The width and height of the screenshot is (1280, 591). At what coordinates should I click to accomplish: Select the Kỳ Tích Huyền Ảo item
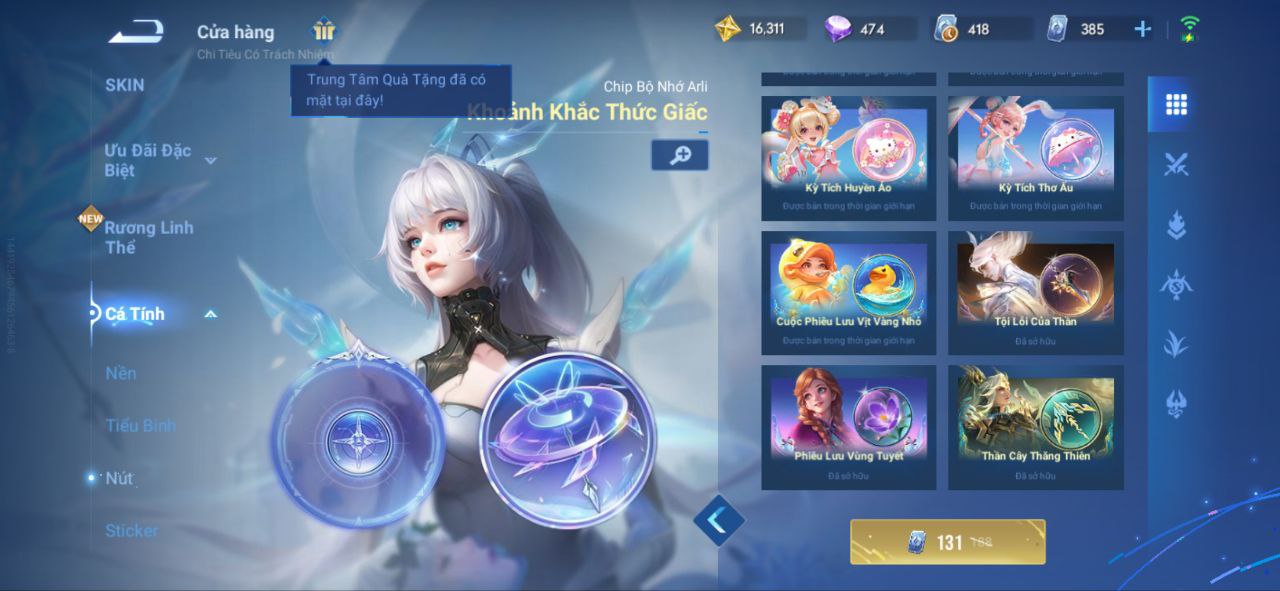click(x=848, y=157)
